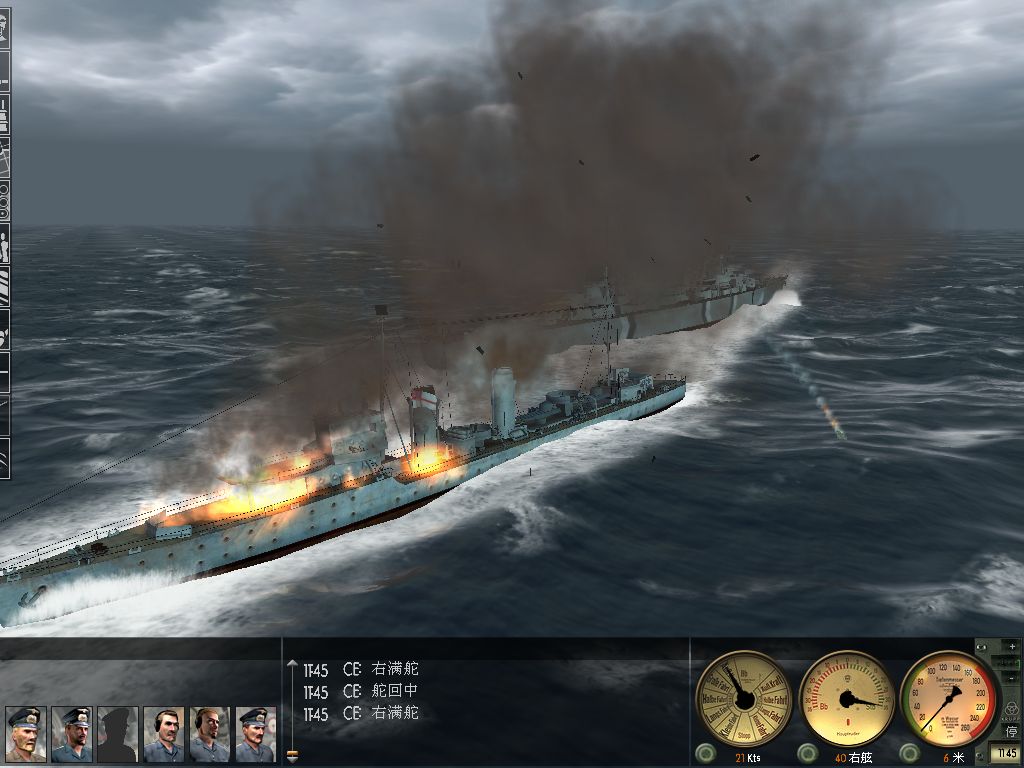
Task: Select the second officer portrait in blue uniform
Action: (72, 734)
